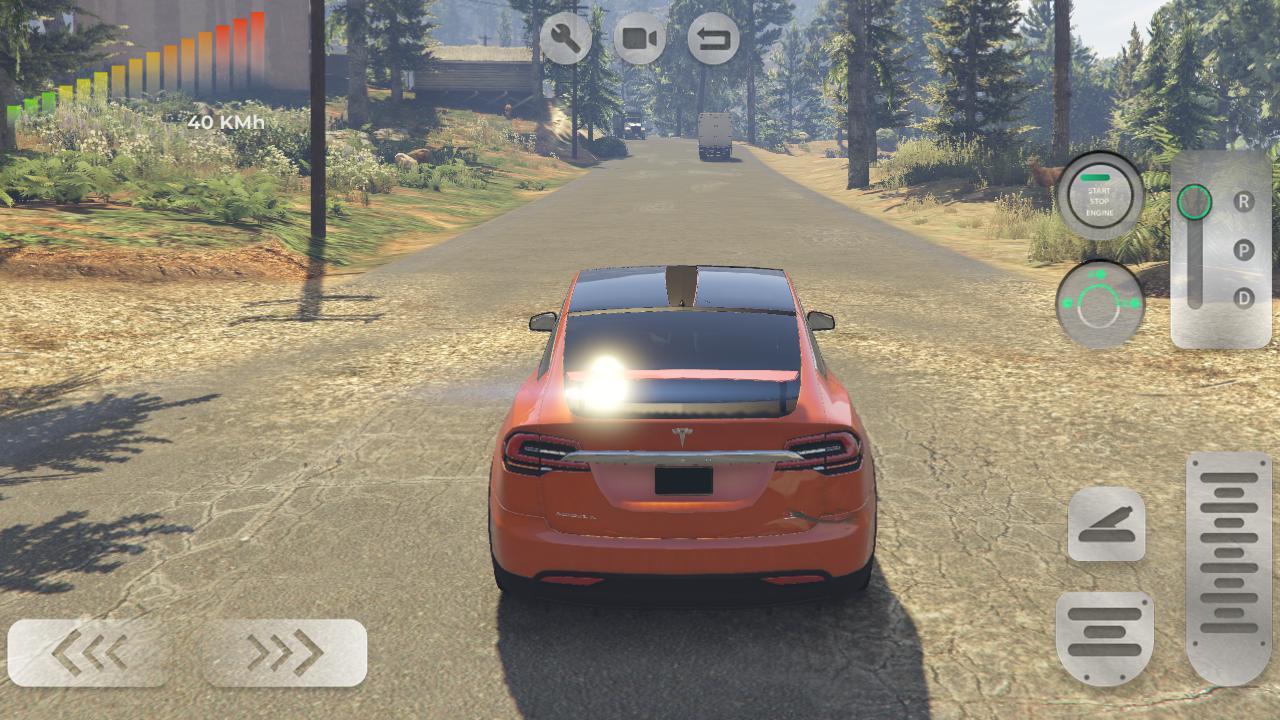
Task: Switch camera view with the camera icon
Action: (x=639, y=39)
